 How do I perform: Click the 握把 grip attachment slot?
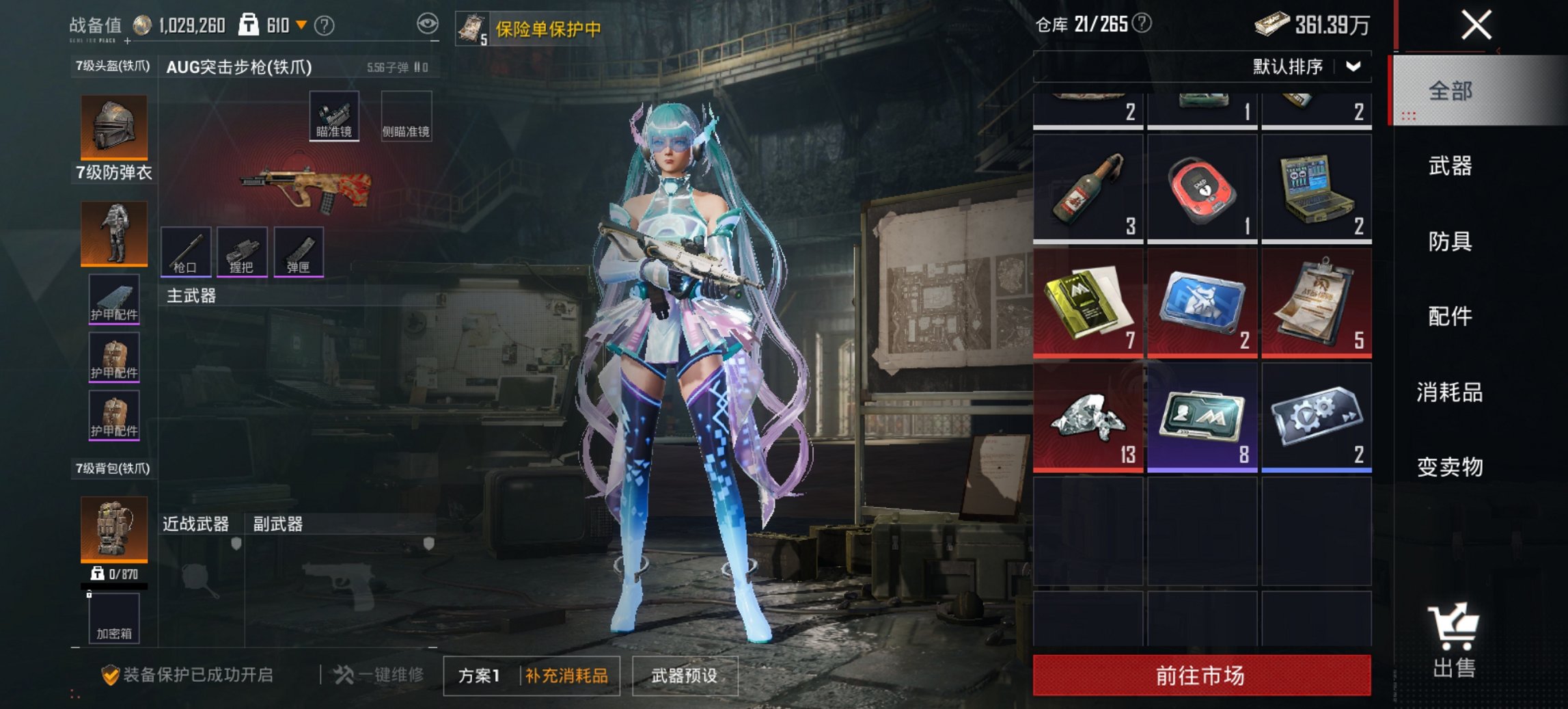(244, 251)
